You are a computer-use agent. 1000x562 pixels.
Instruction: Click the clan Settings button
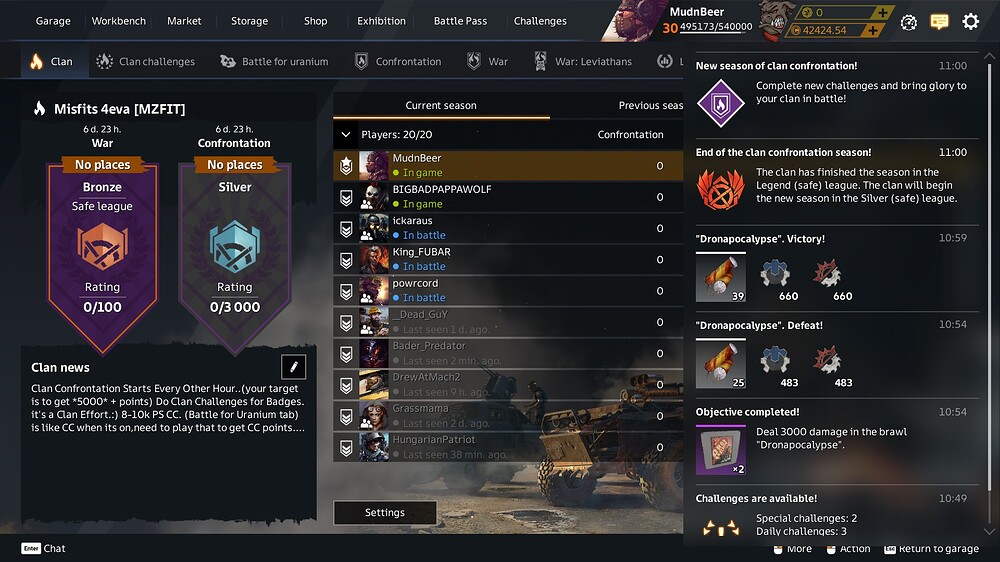385,513
